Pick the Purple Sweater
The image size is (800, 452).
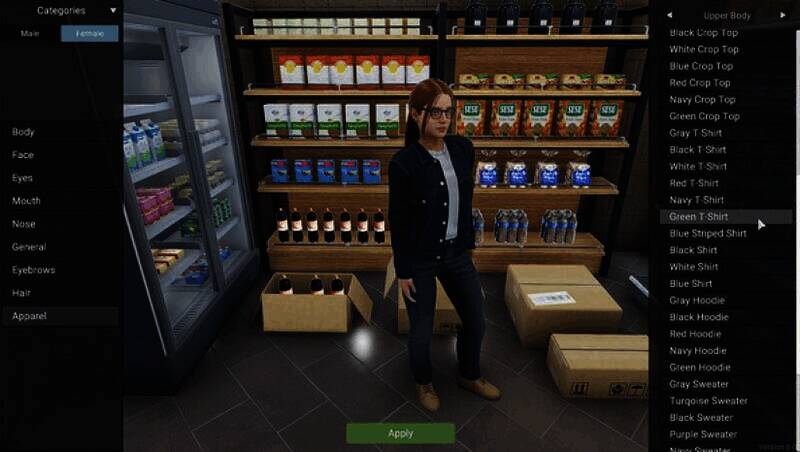(703, 434)
